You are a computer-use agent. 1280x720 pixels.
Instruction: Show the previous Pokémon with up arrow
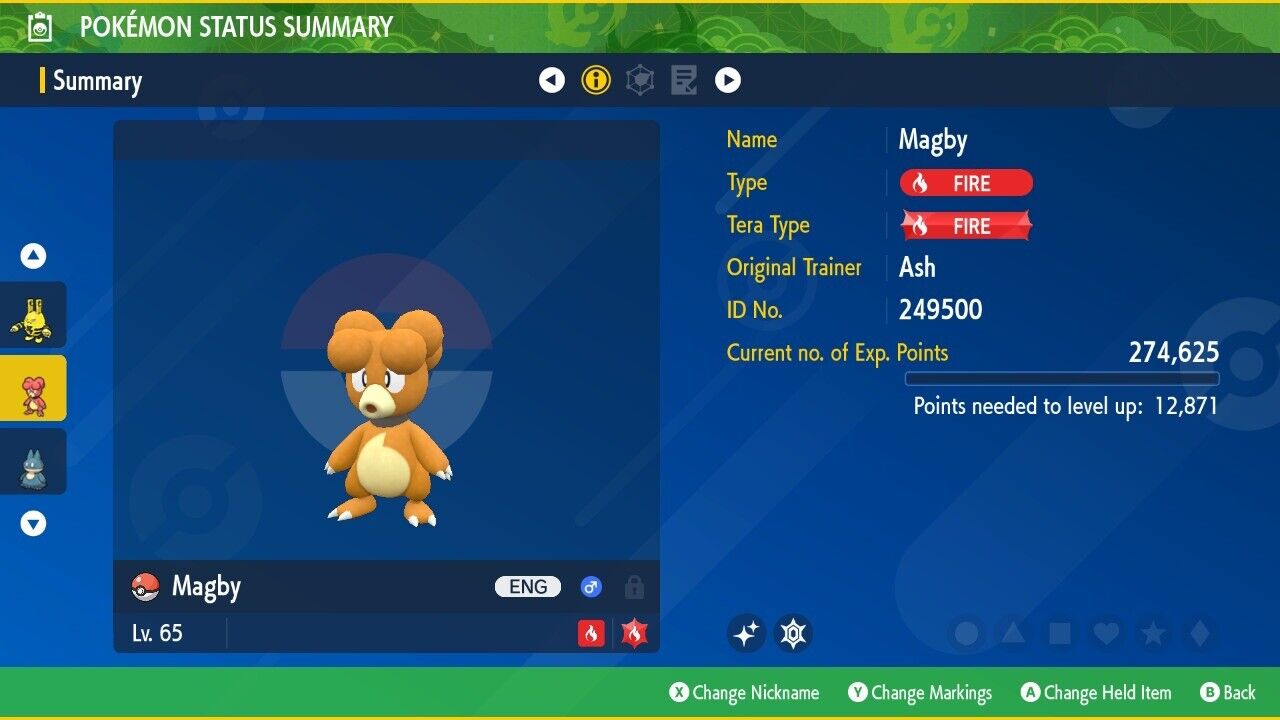[x=33, y=256]
